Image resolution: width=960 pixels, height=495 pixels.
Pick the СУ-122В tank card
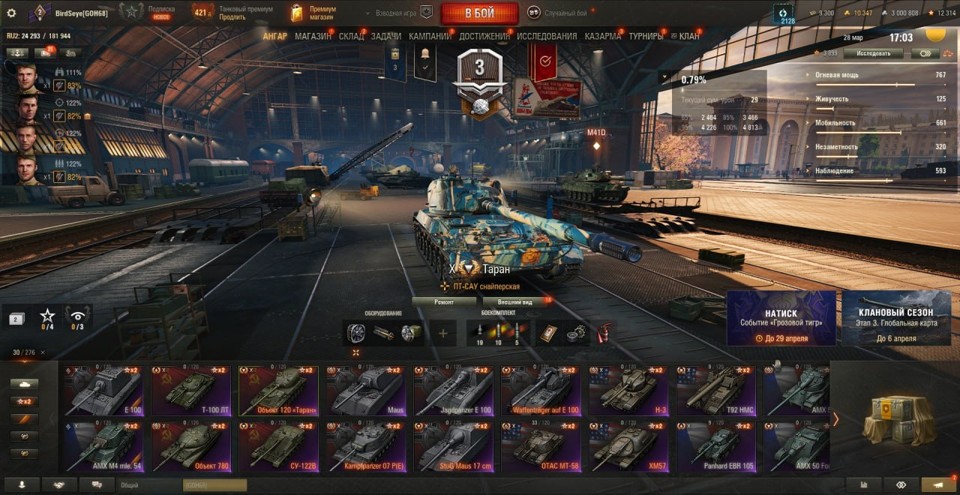pos(280,446)
